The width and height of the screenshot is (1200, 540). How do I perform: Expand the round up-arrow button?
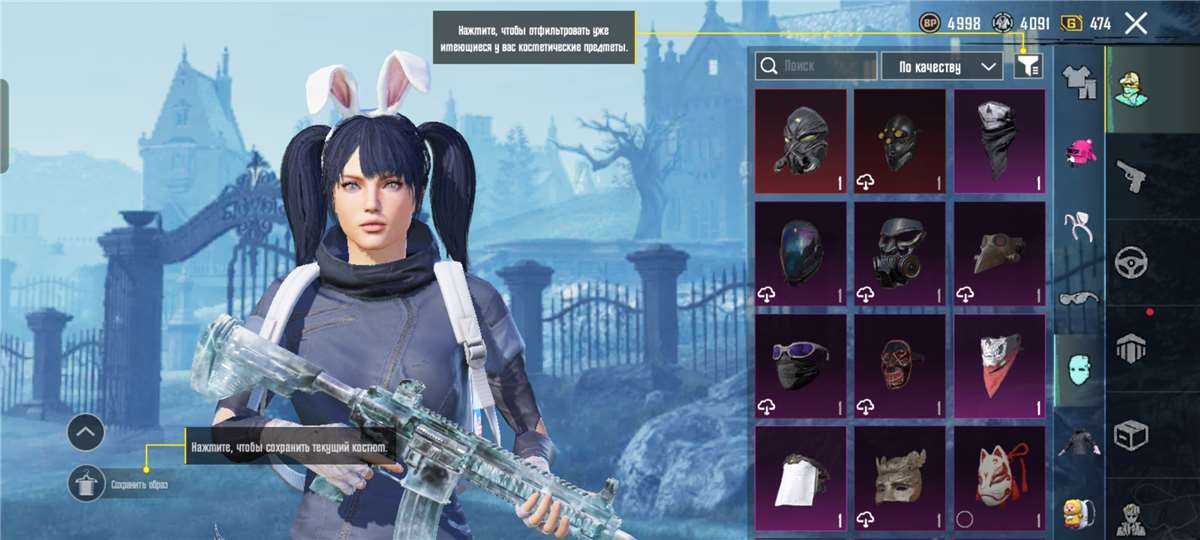pyautogui.click(x=87, y=433)
